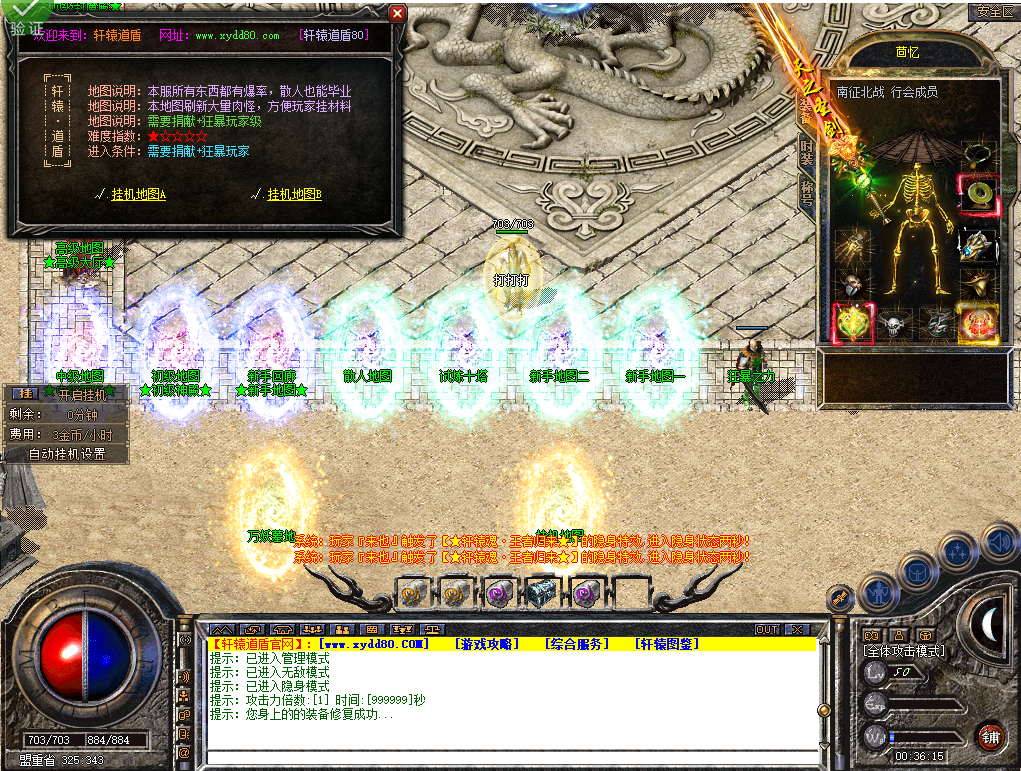This screenshot has width=1021, height=771.
Task: Choose the 挂机地图A link
Action: [x=138, y=195]
